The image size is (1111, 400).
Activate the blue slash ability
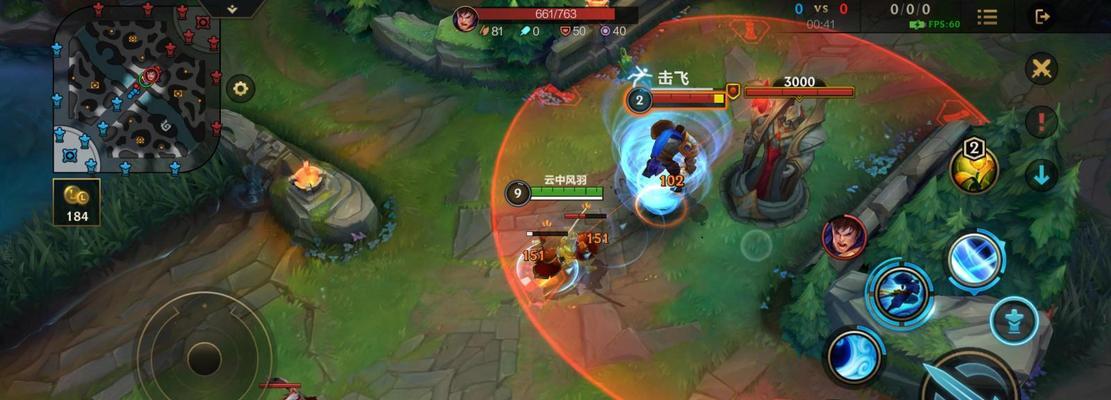point(975,260)
